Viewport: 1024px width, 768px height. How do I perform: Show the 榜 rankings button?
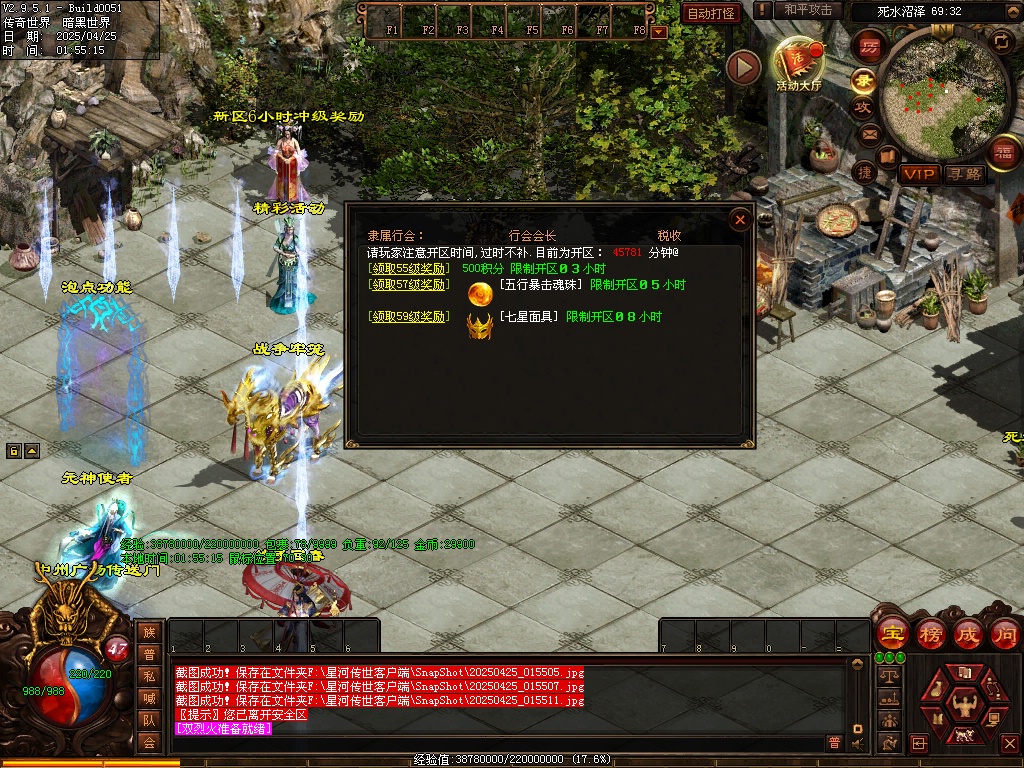click(931, 633)
